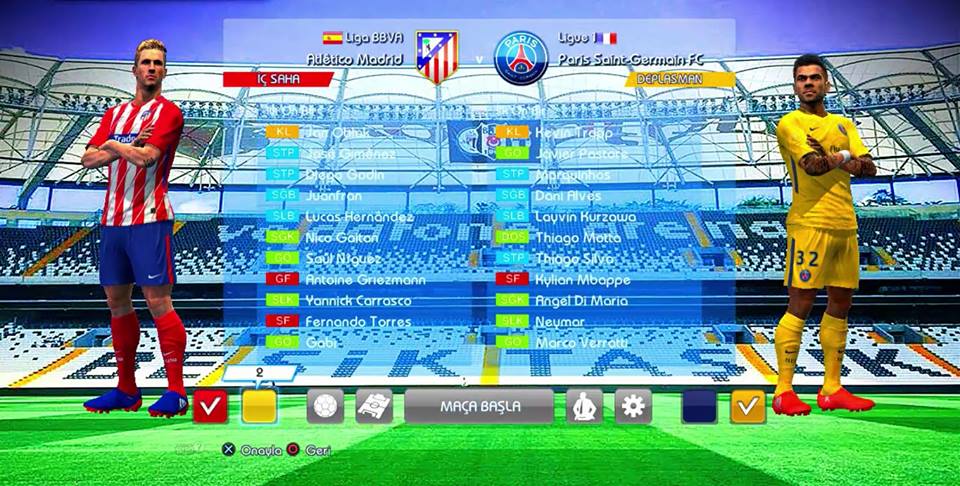Select the İÇ SAHA home label
960x486 pixels.
click(x=278, y=79)
